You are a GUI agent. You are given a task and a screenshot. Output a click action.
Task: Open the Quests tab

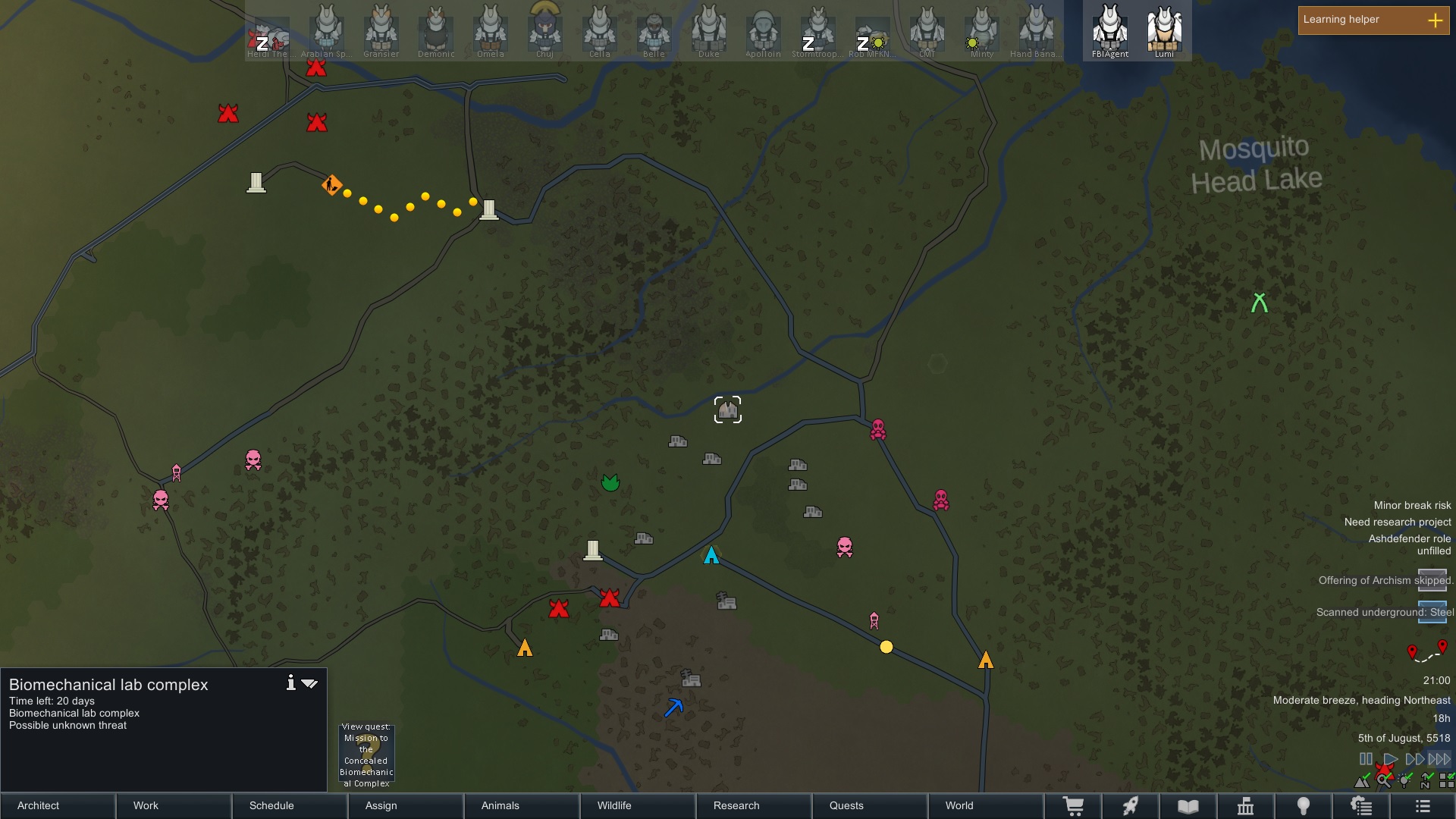(x=870, y=805)
